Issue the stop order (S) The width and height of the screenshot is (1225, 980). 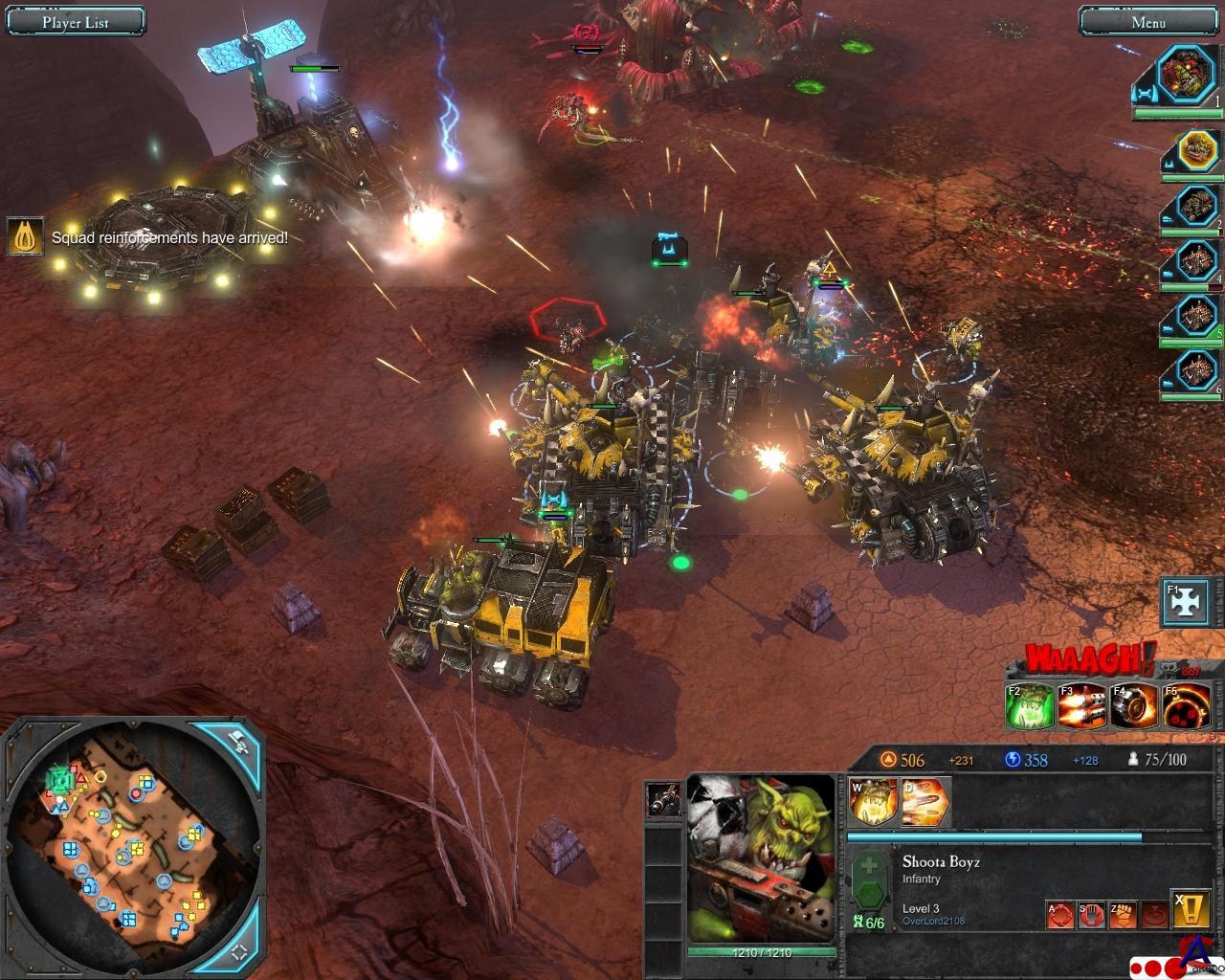tap(1091, 915)
